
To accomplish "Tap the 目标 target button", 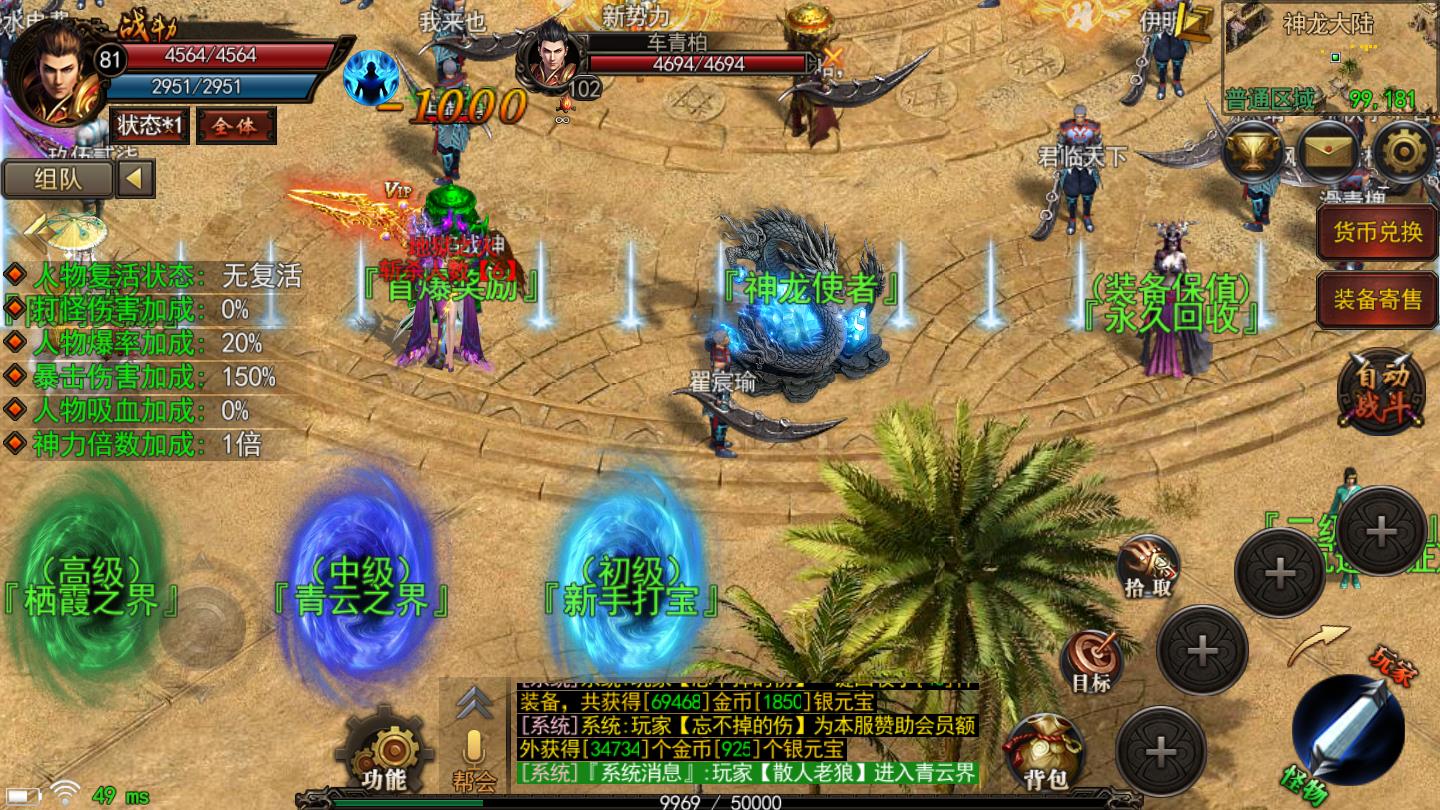I will tap(1091, 661).
